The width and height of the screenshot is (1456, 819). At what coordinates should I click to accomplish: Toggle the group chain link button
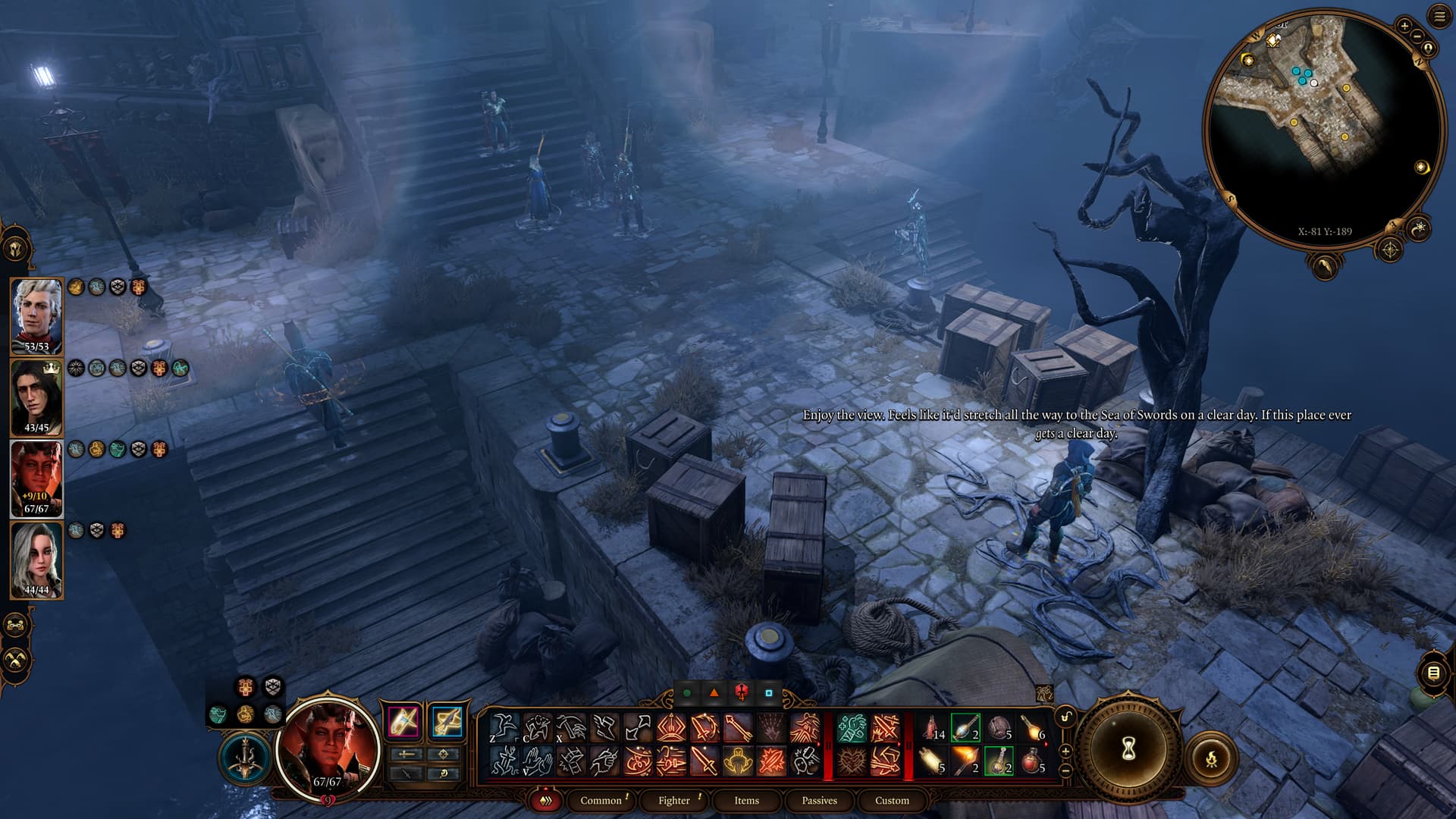(17, 626)
